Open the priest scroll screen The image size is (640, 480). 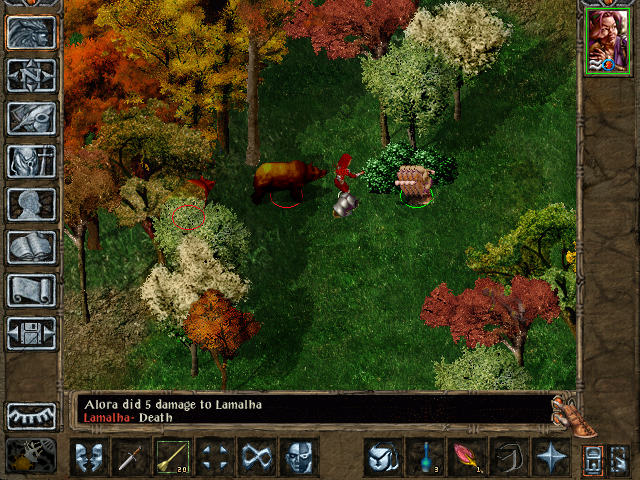[x=32, y=290]
